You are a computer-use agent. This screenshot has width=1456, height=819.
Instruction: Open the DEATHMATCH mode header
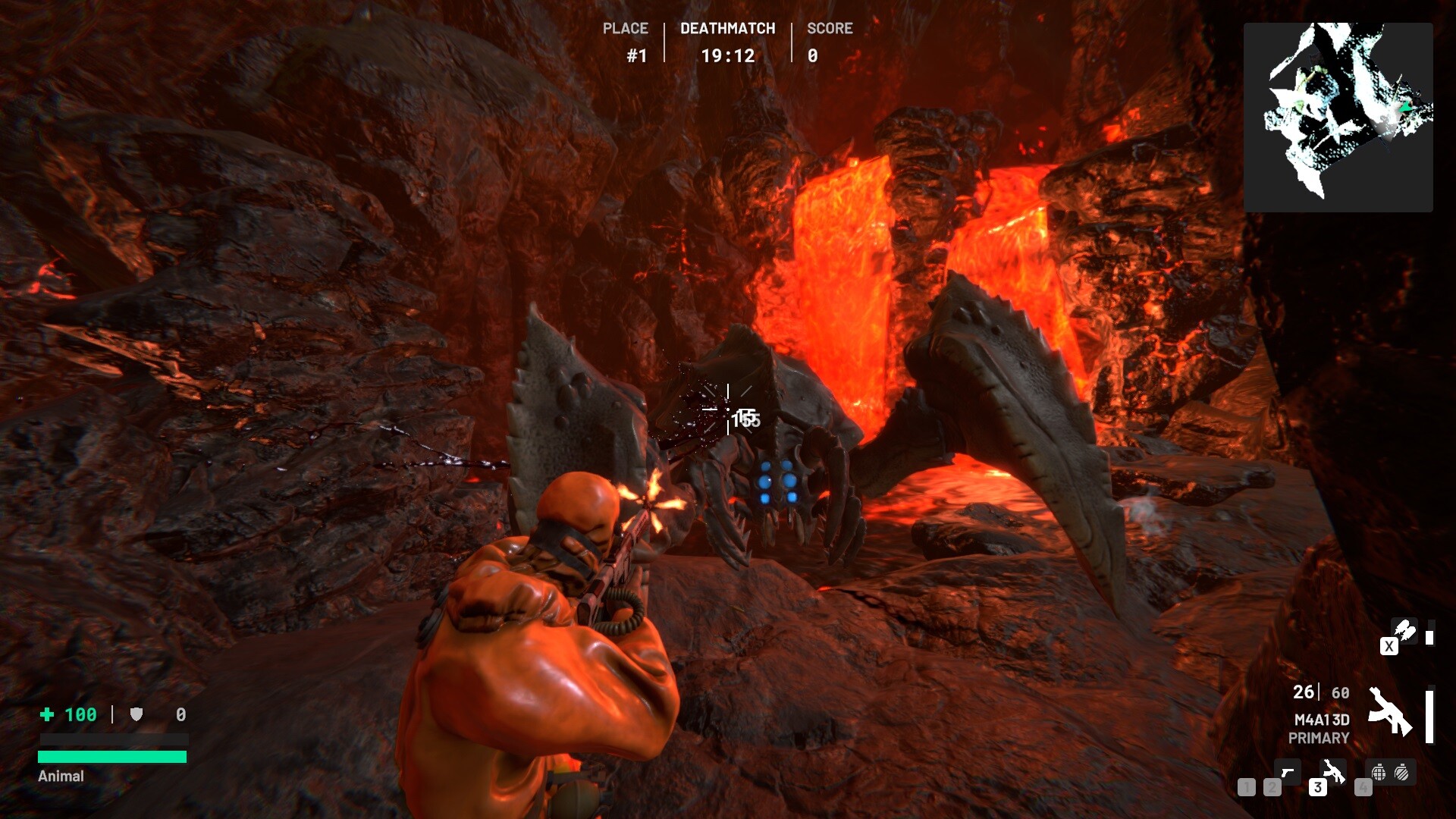coord(727,28)
